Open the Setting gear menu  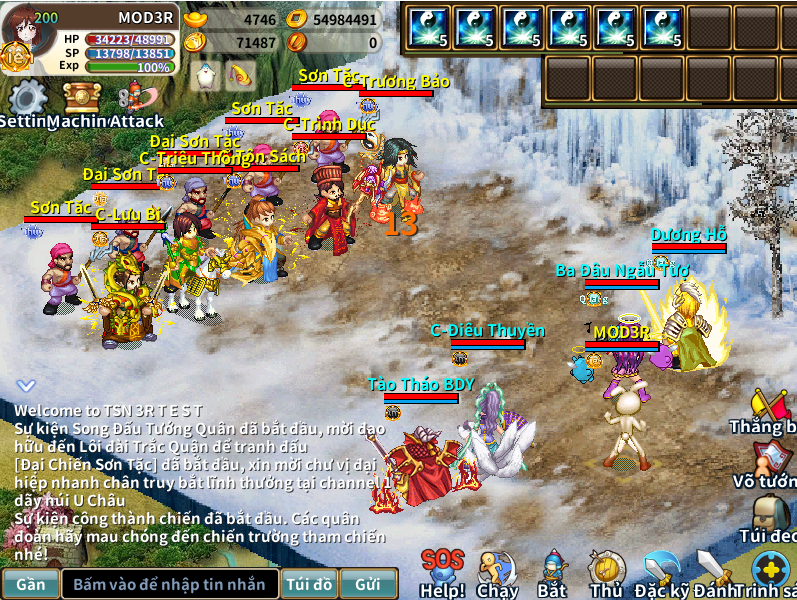(x=27, y=100)
